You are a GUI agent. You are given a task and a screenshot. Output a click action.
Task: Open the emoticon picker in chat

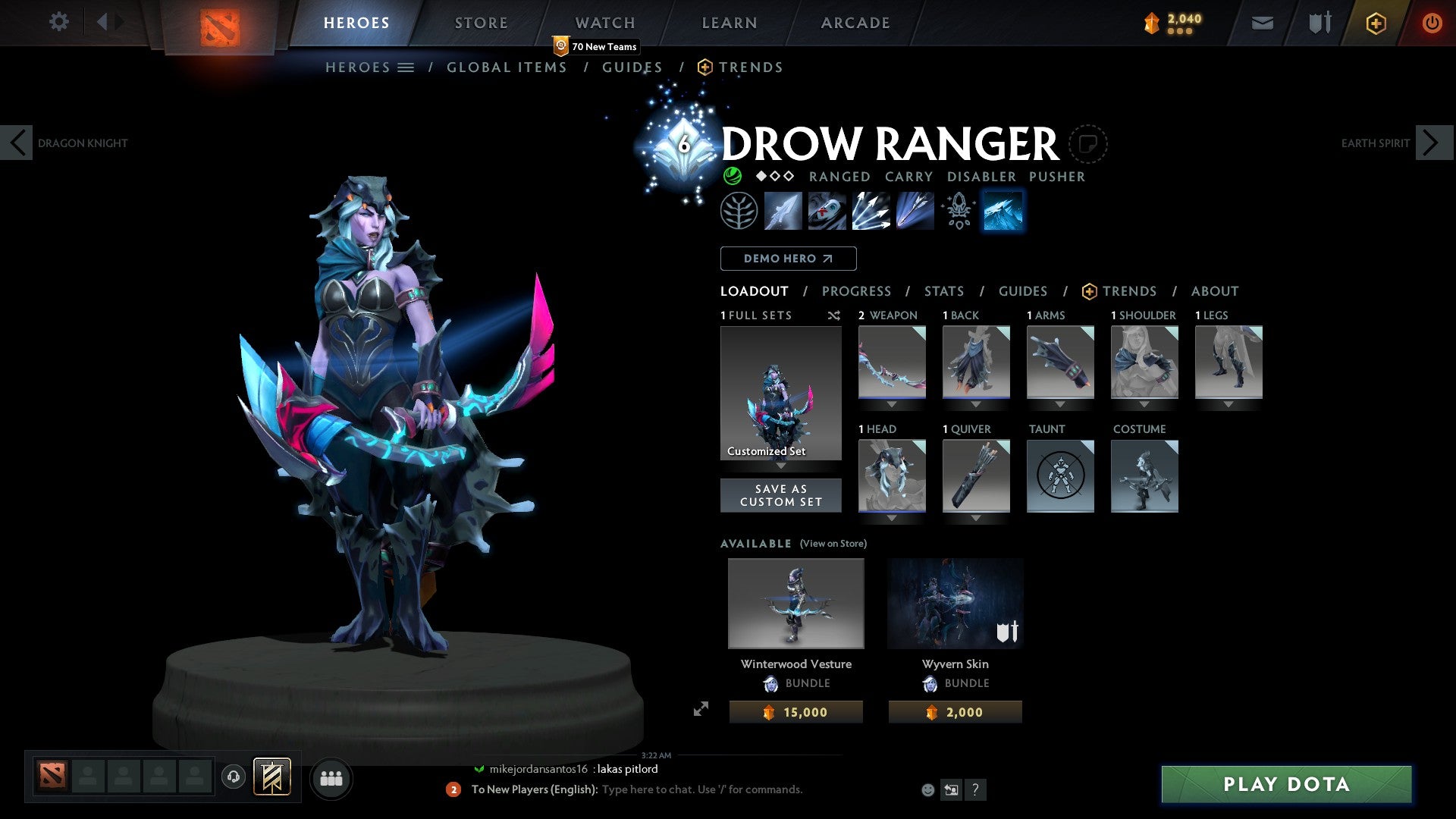coord(927,789)
